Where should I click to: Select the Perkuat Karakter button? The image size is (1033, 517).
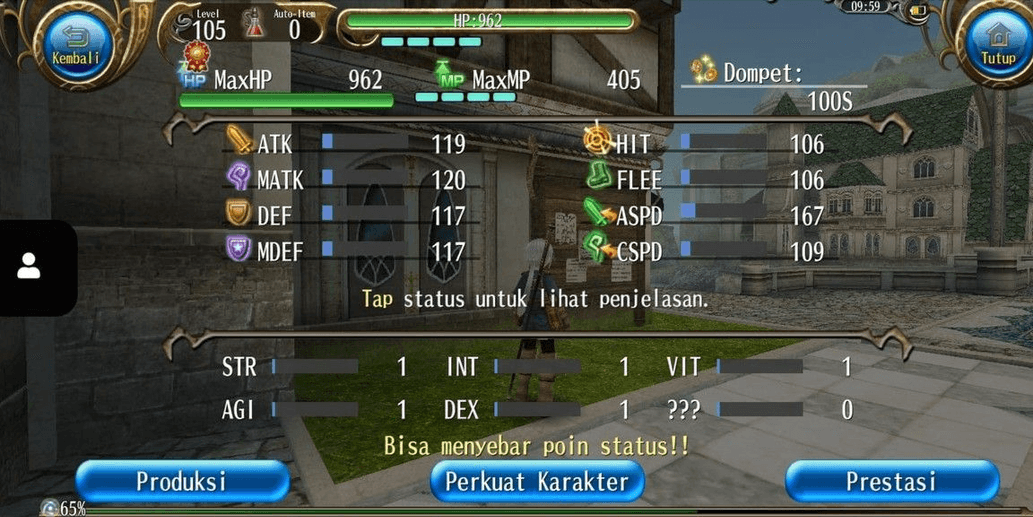tap(537, 481)
